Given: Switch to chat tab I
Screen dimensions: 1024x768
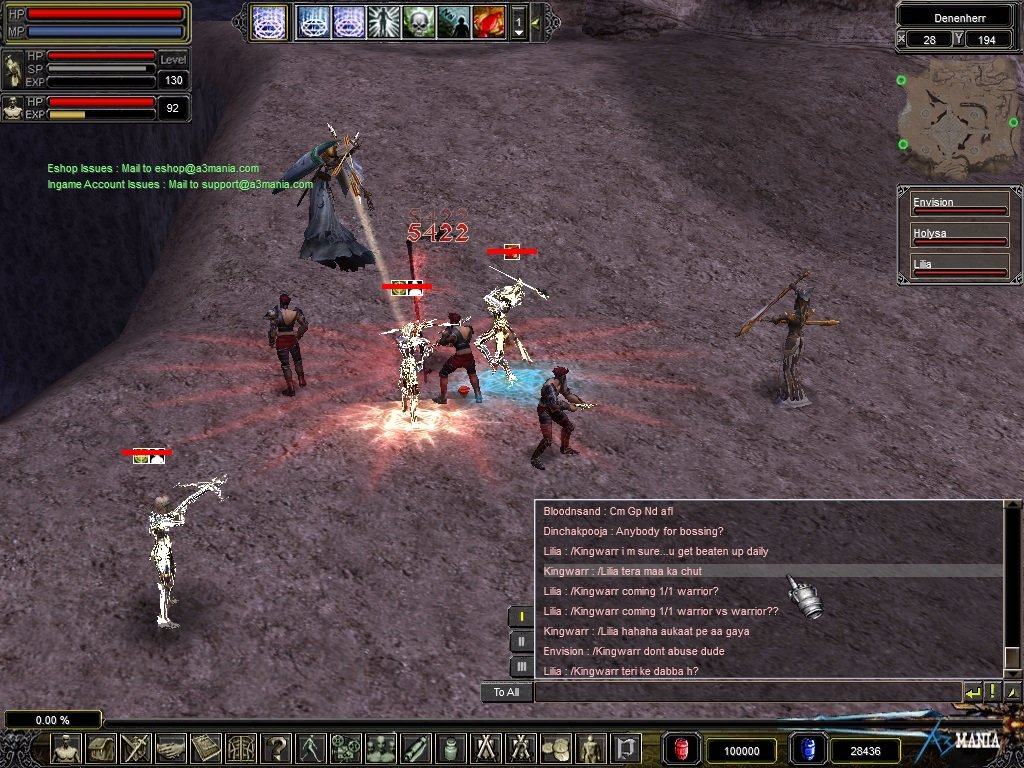Looking at the screenshot, I should pos(521,616).
